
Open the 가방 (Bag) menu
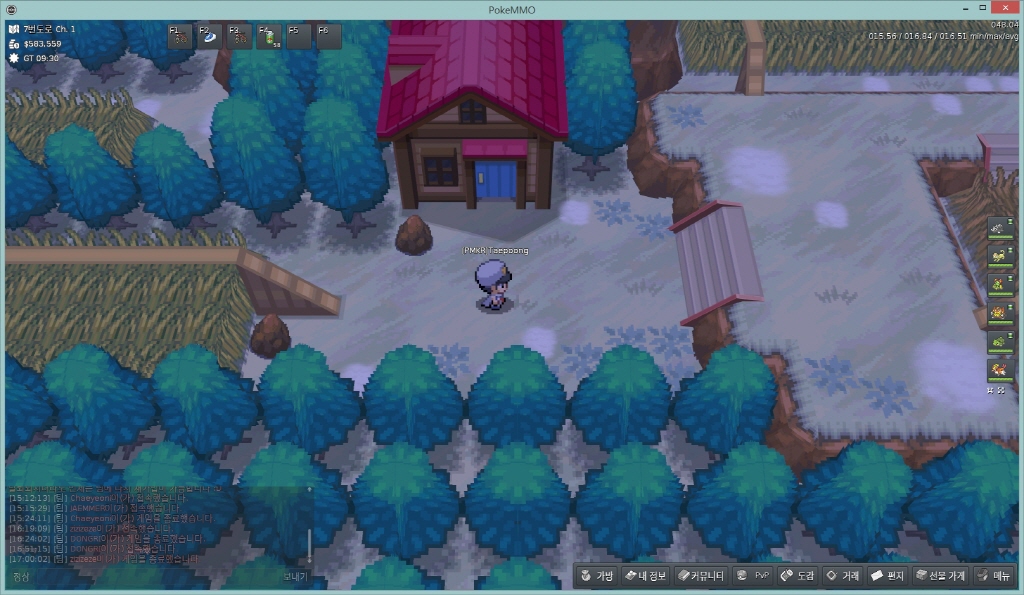(x=596, y=576)
